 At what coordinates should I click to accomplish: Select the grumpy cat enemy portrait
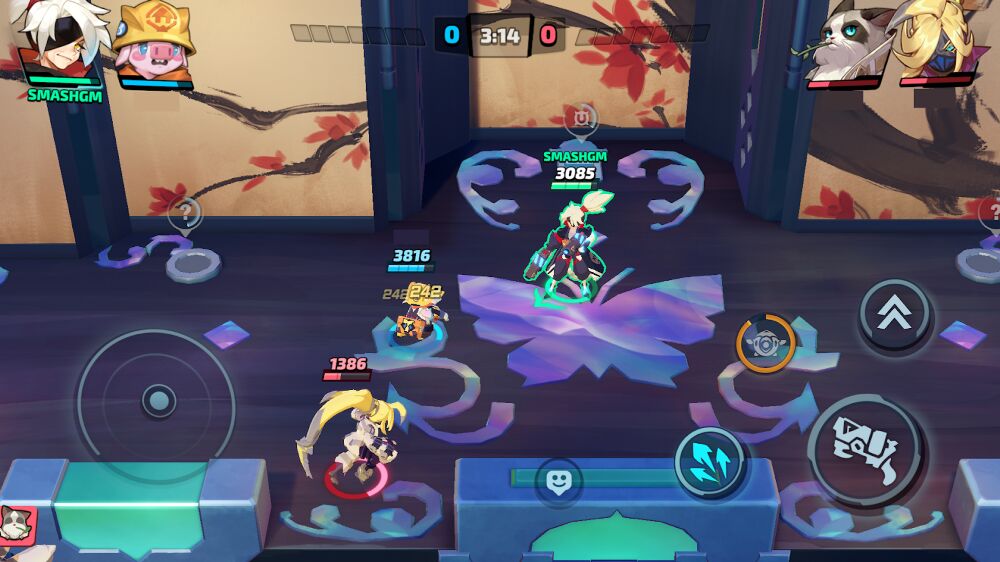coord(847,42)
